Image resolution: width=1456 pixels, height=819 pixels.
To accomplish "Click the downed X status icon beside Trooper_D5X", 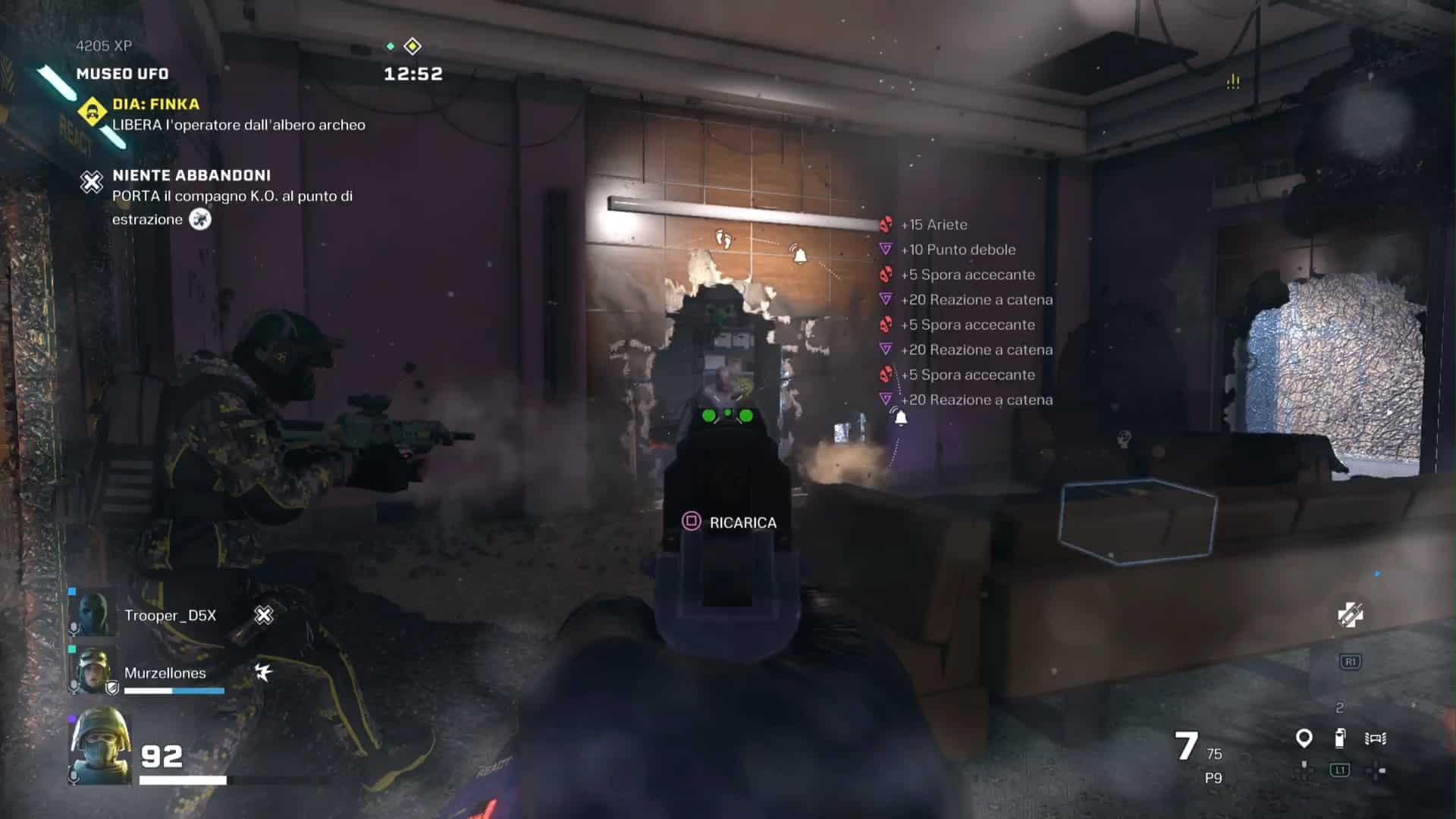I will 264,615.
